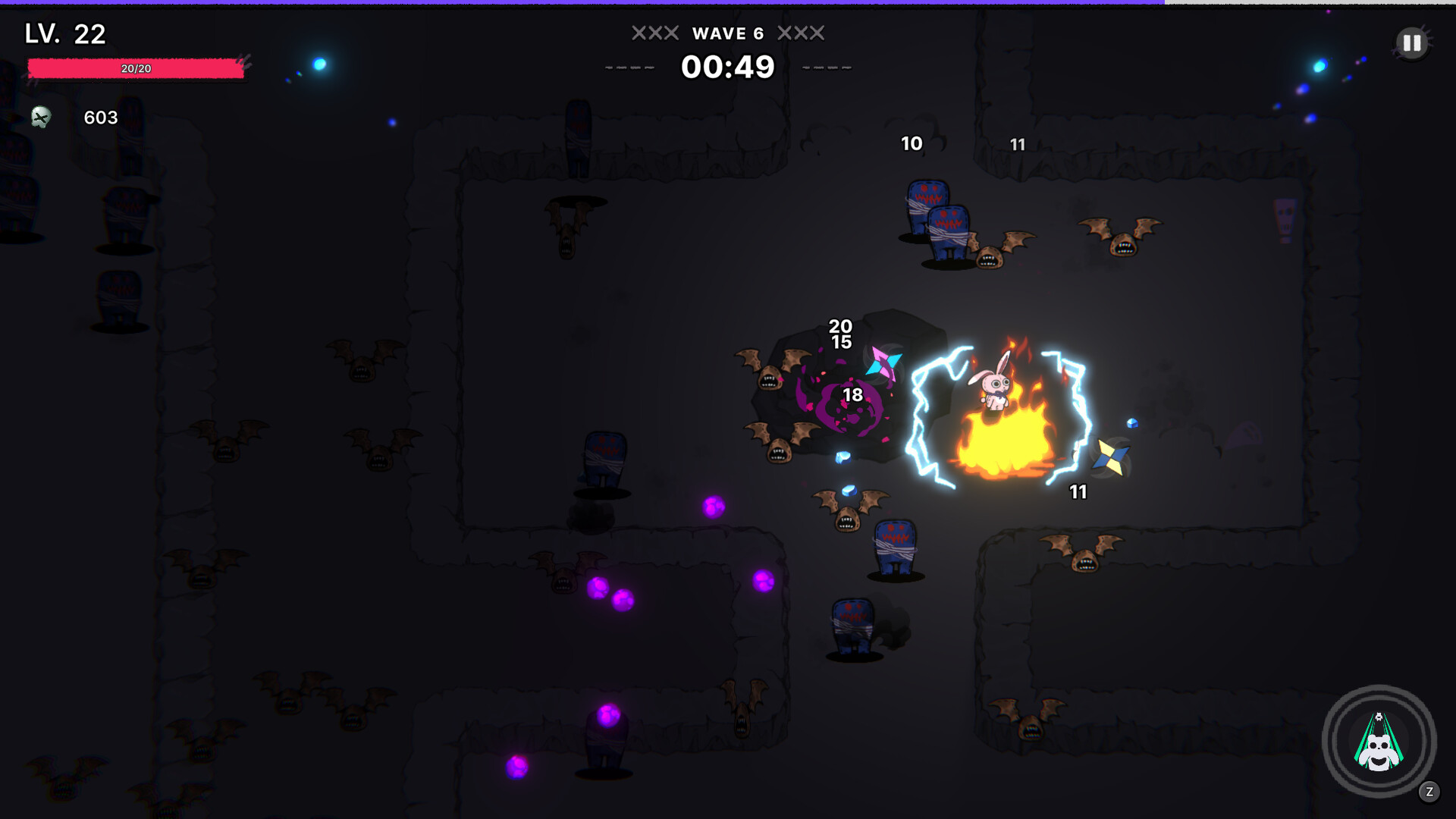Click a blue gem pickup near the rock

(842, 455)
